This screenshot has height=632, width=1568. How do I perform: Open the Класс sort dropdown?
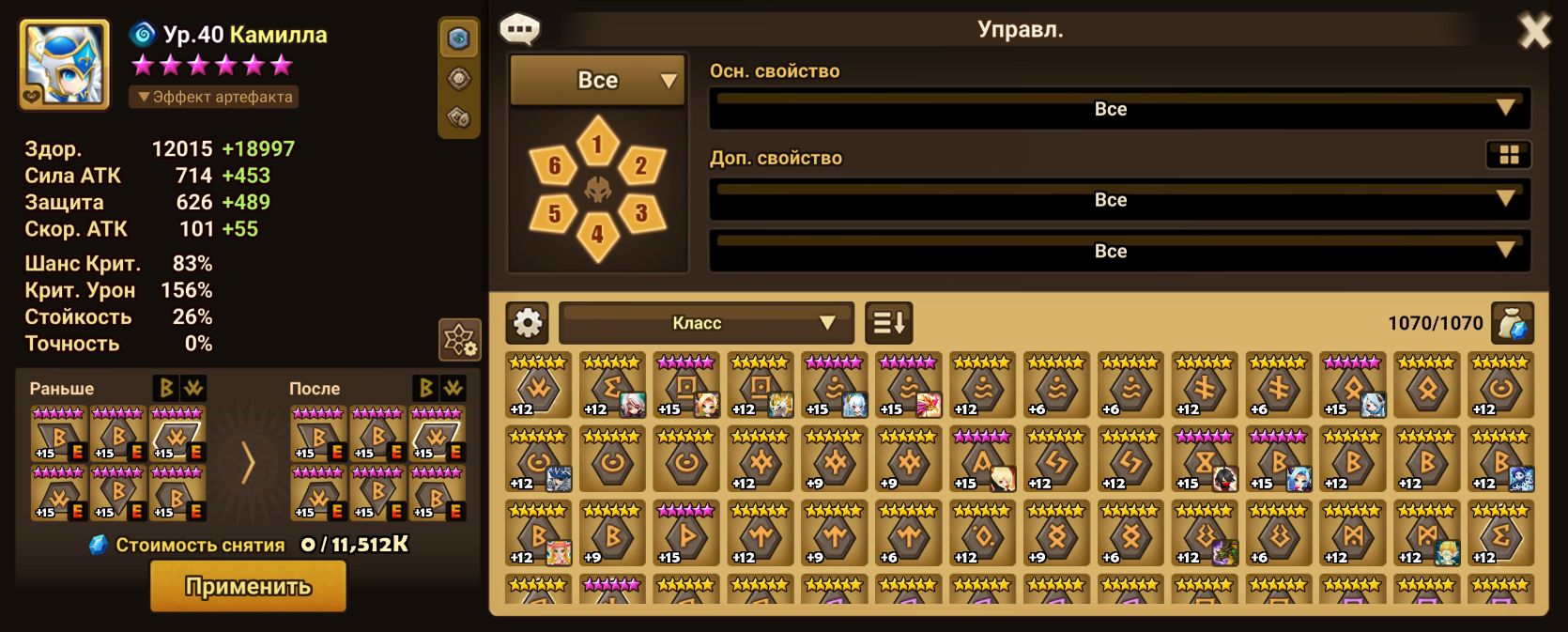(706, 323)
